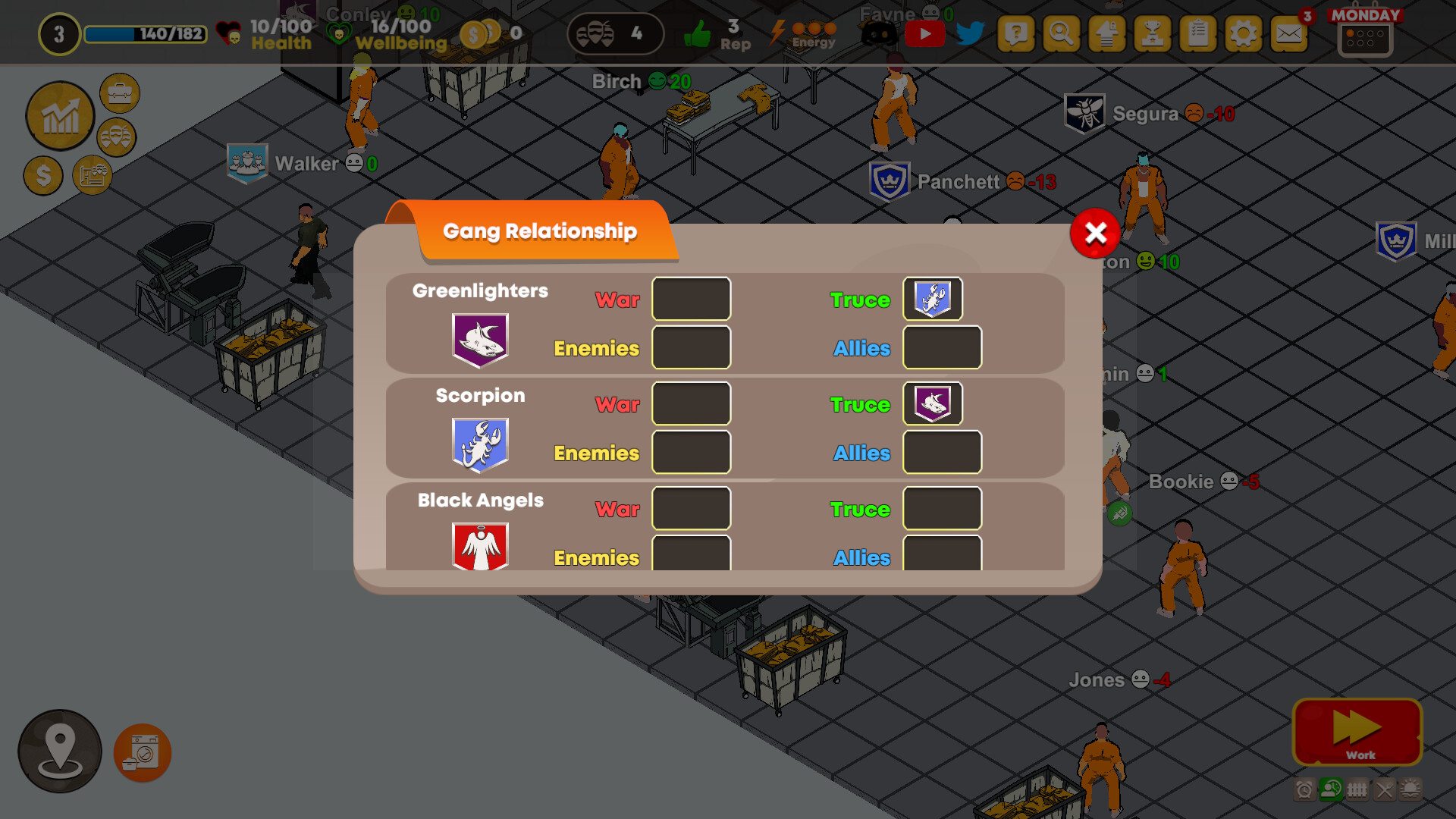Open the map location pin icon
The width and height of the screenshot is (1456, 819).
59,751
